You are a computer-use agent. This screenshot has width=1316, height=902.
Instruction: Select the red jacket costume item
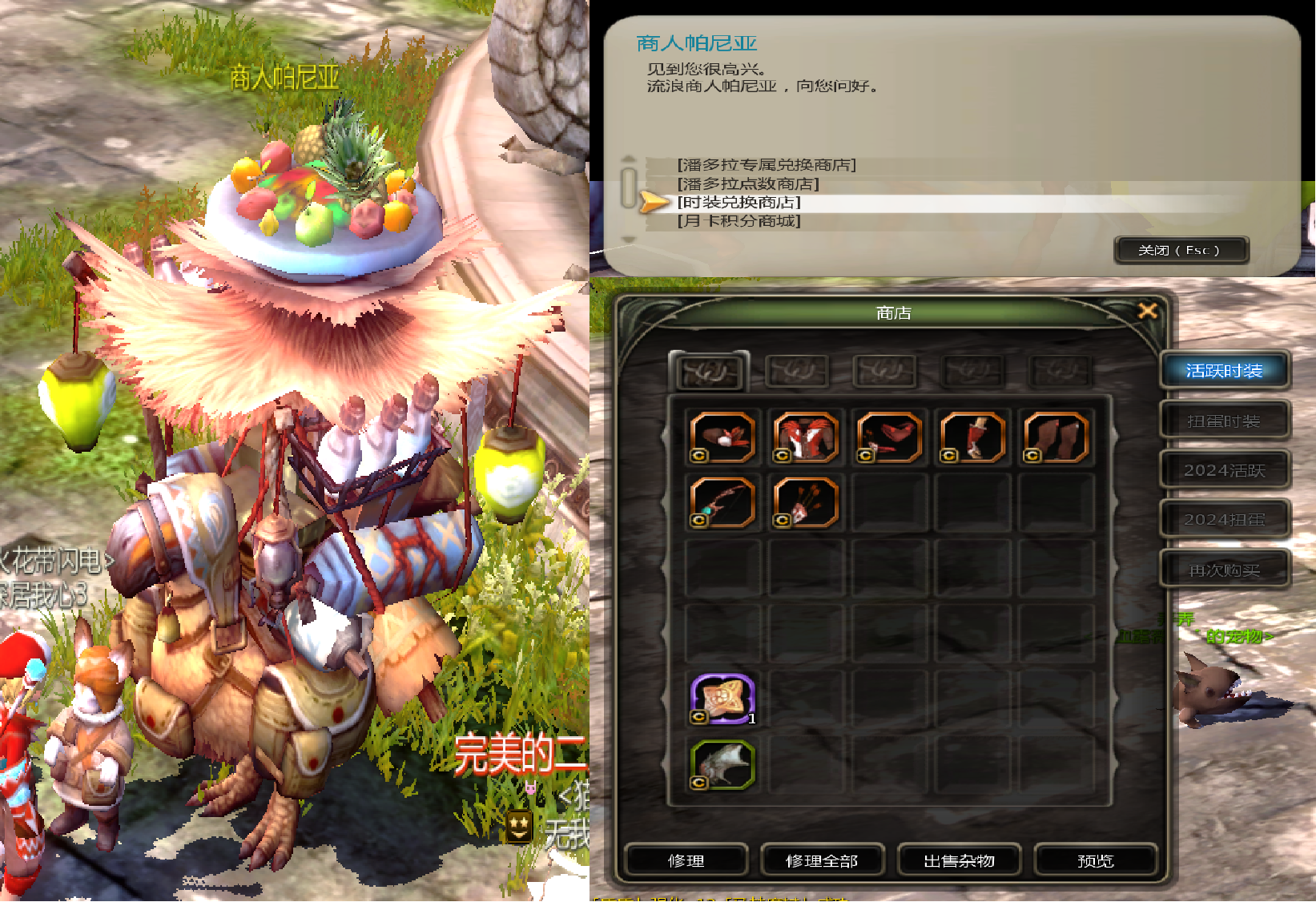(x=806, y=437)
